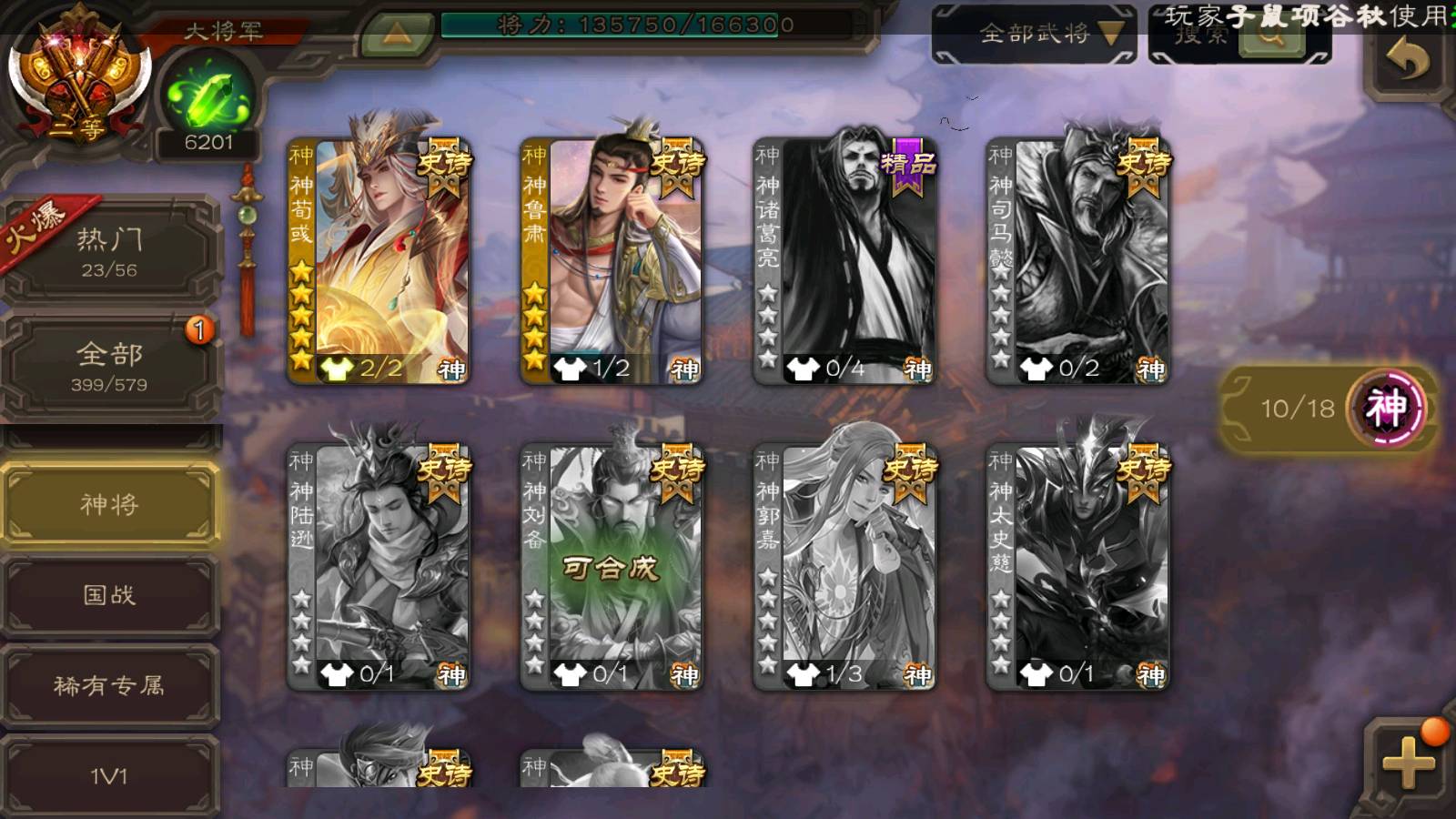This screenshot has height=819, width=1456.
Task: Click the golden plus button
Action: (1407, 762)
